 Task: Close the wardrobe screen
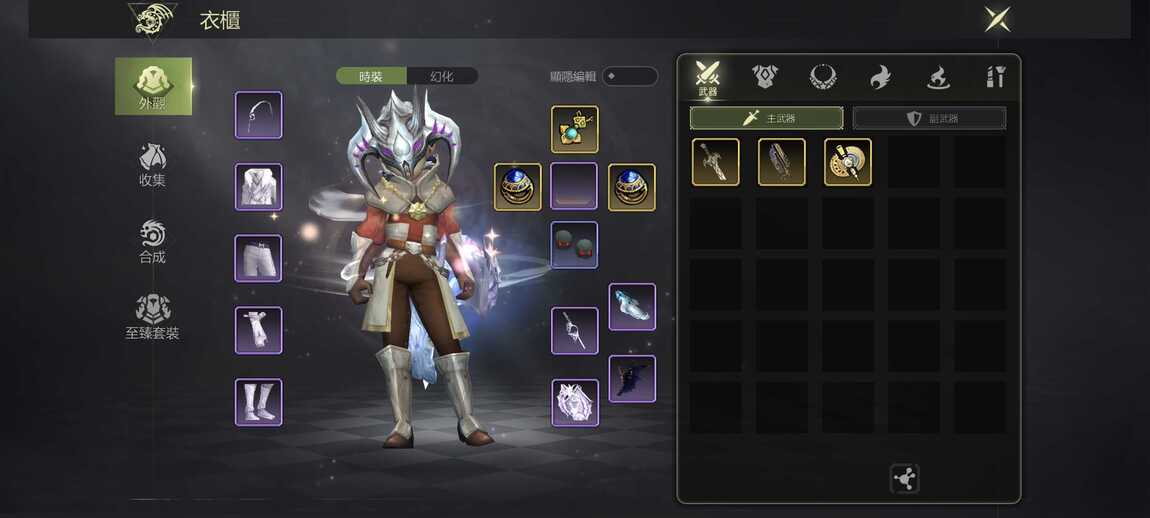click(997, 19)
